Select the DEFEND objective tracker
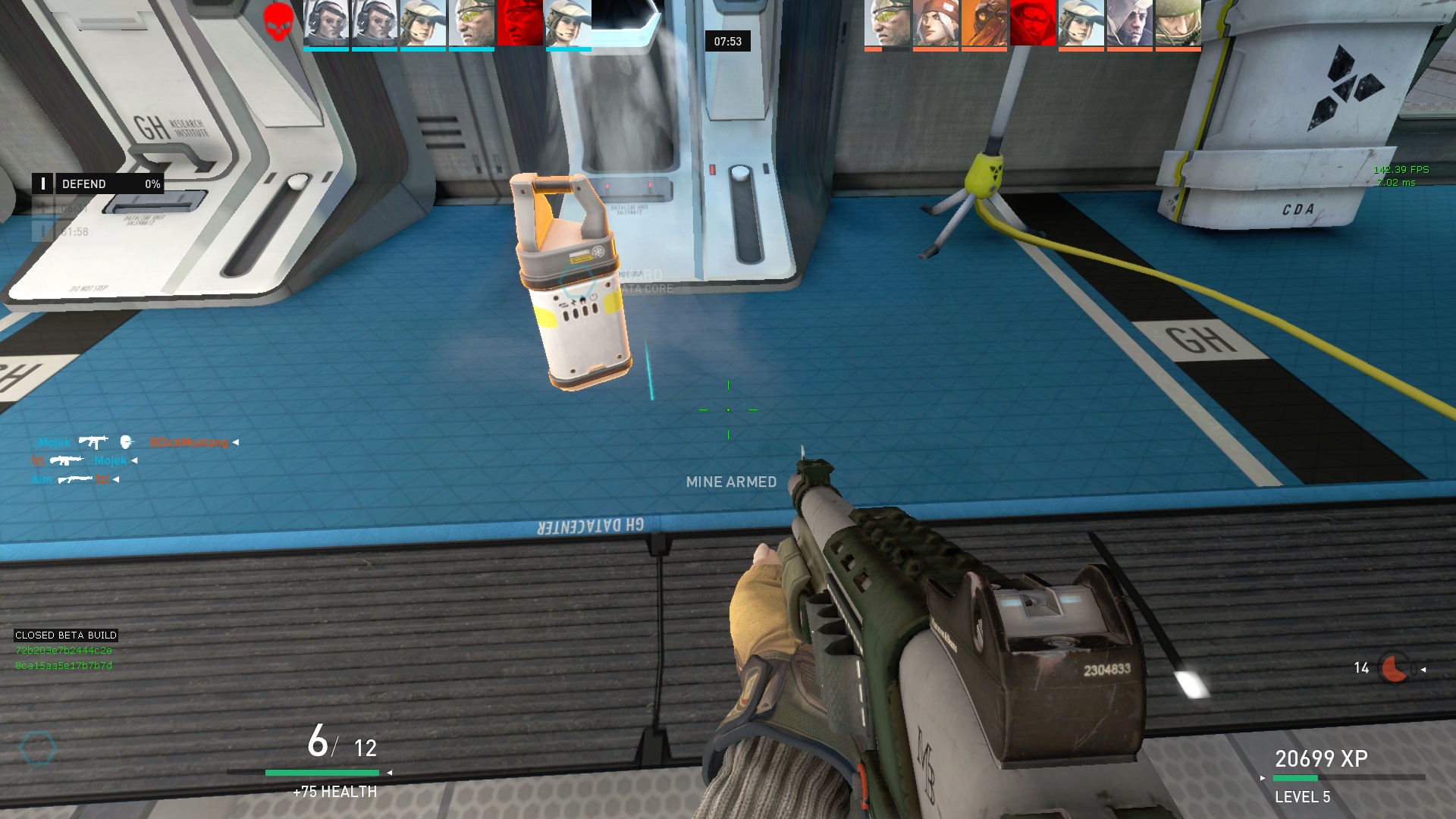This screenshot has width=1456, height=819. (x=98, y=184)
